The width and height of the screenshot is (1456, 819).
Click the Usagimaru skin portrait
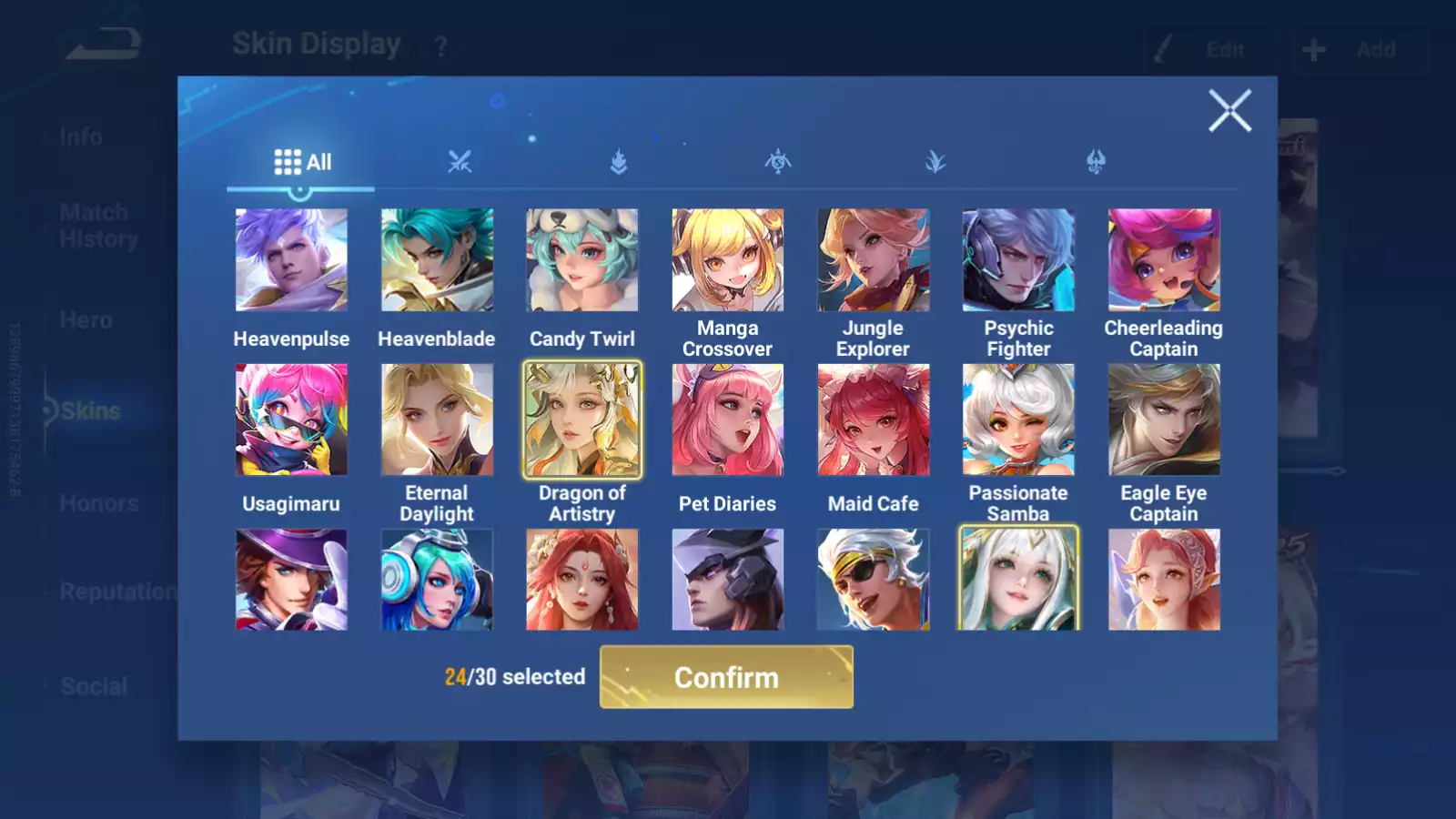291,419
